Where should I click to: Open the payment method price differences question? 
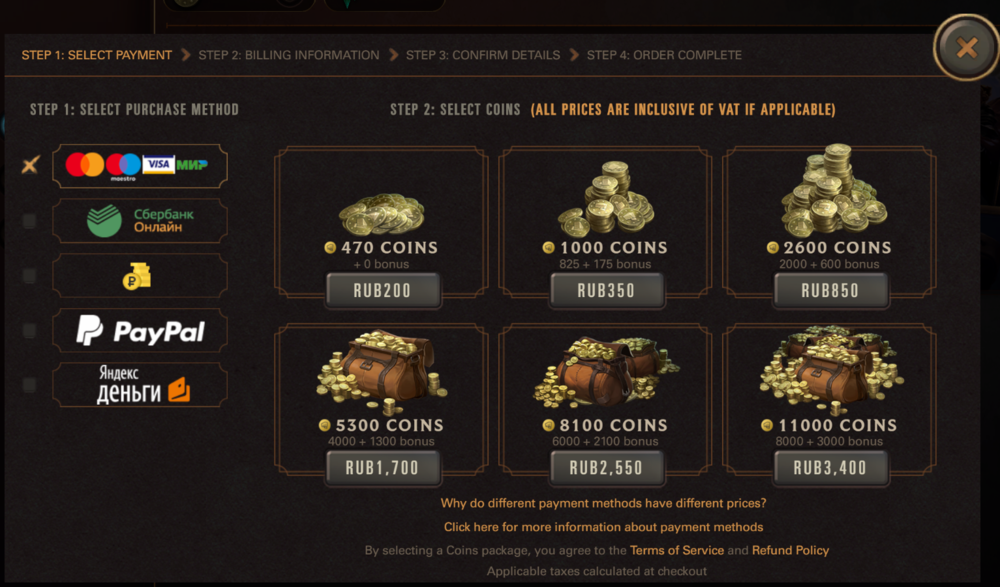[603, 503]
